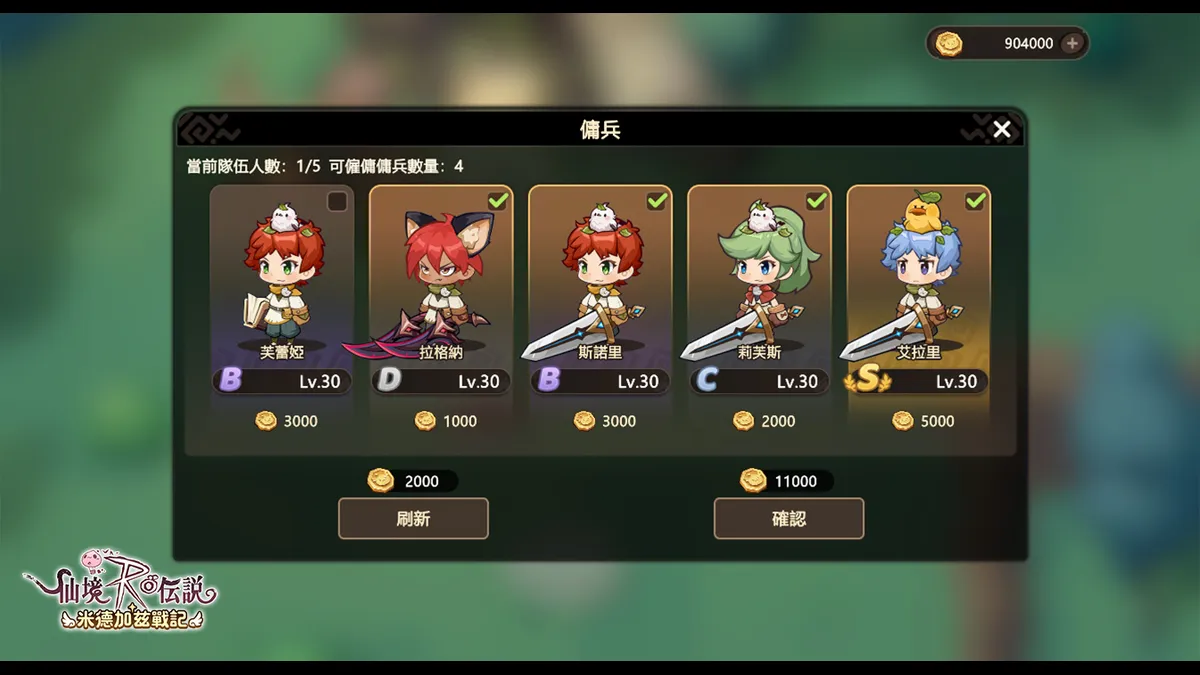Add gold using the plus button
Image resolution: width=1200 pixels, height=675 pixels.
tap(1072, 43)
